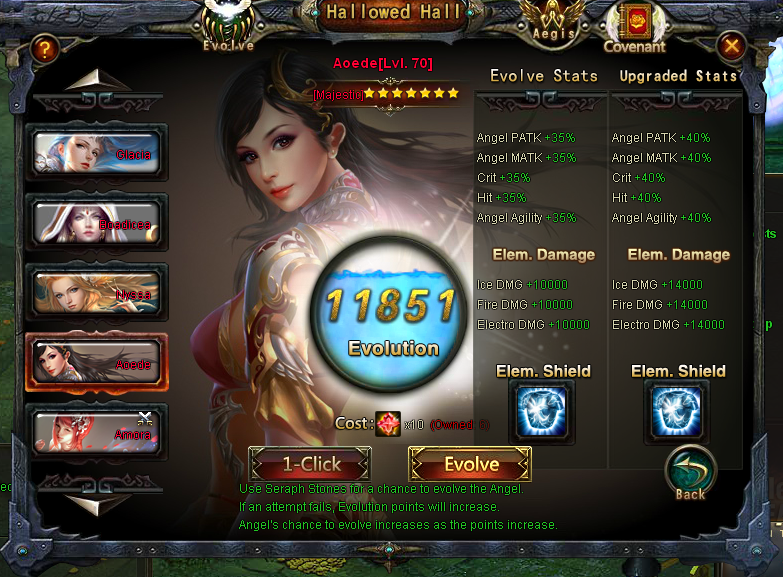Screen dimensions: 783x577
Task: Close the Hallowed Hall window
Action: pos(732,47)
